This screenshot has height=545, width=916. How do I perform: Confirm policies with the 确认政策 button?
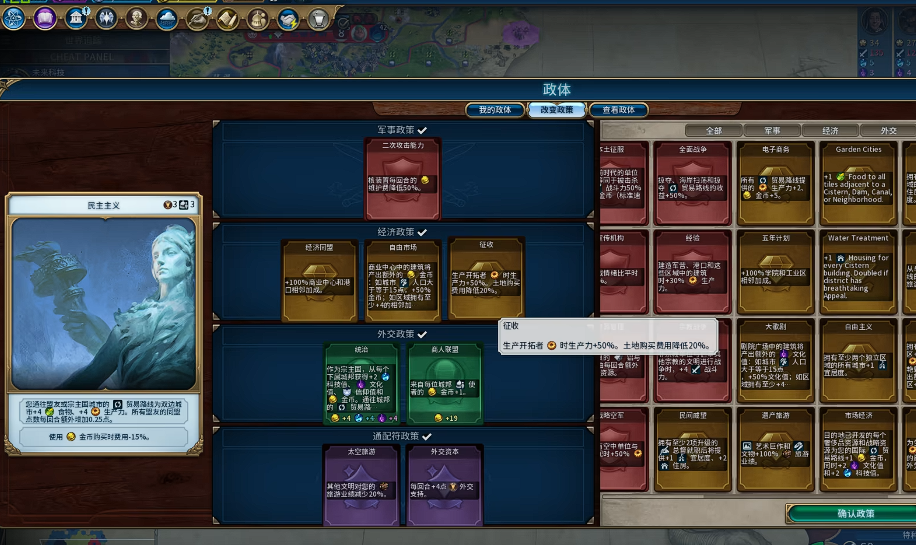coord(855,513)
